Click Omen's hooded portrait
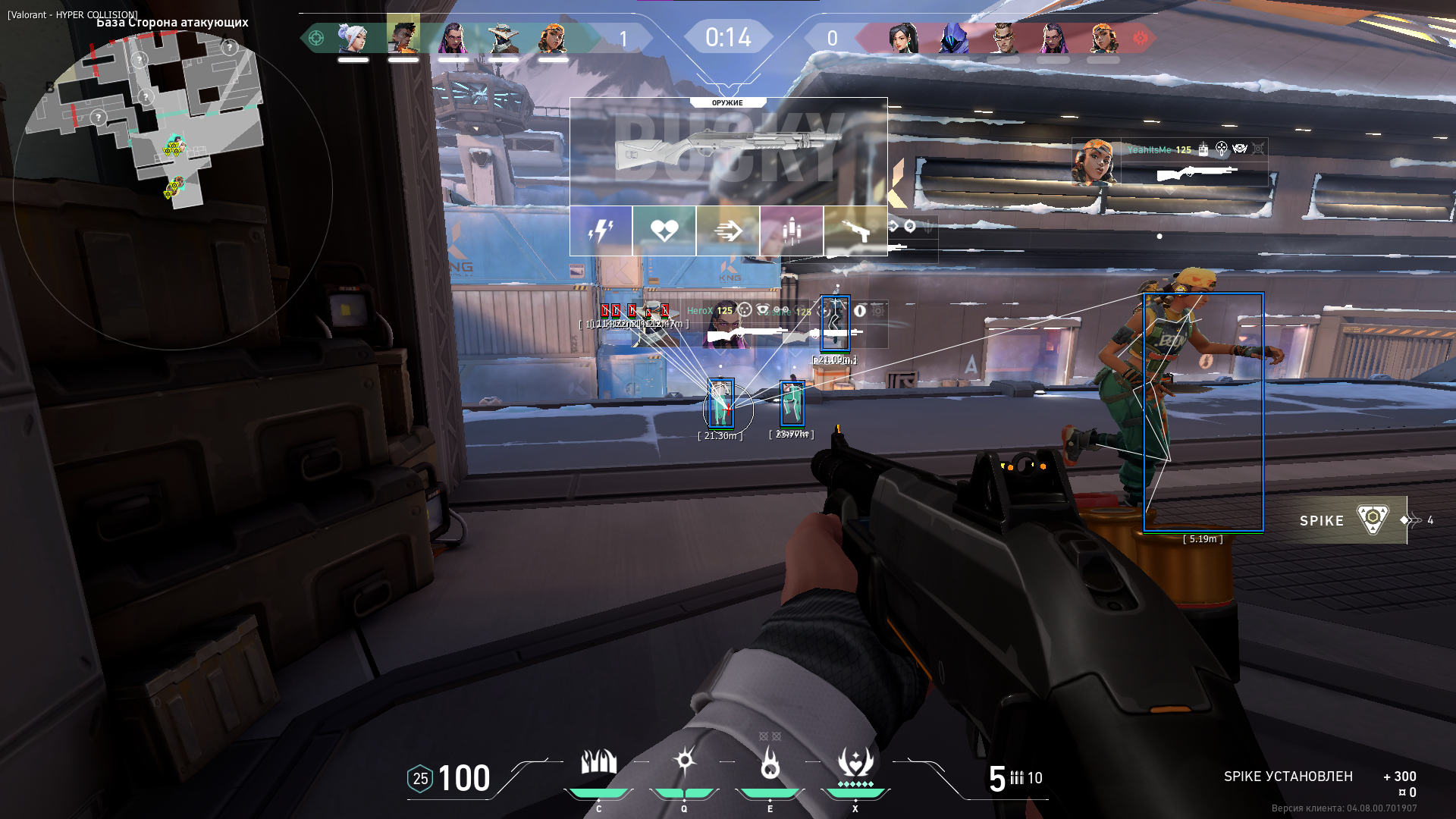Screen dimensions: 1456x819 pos(952,37)
